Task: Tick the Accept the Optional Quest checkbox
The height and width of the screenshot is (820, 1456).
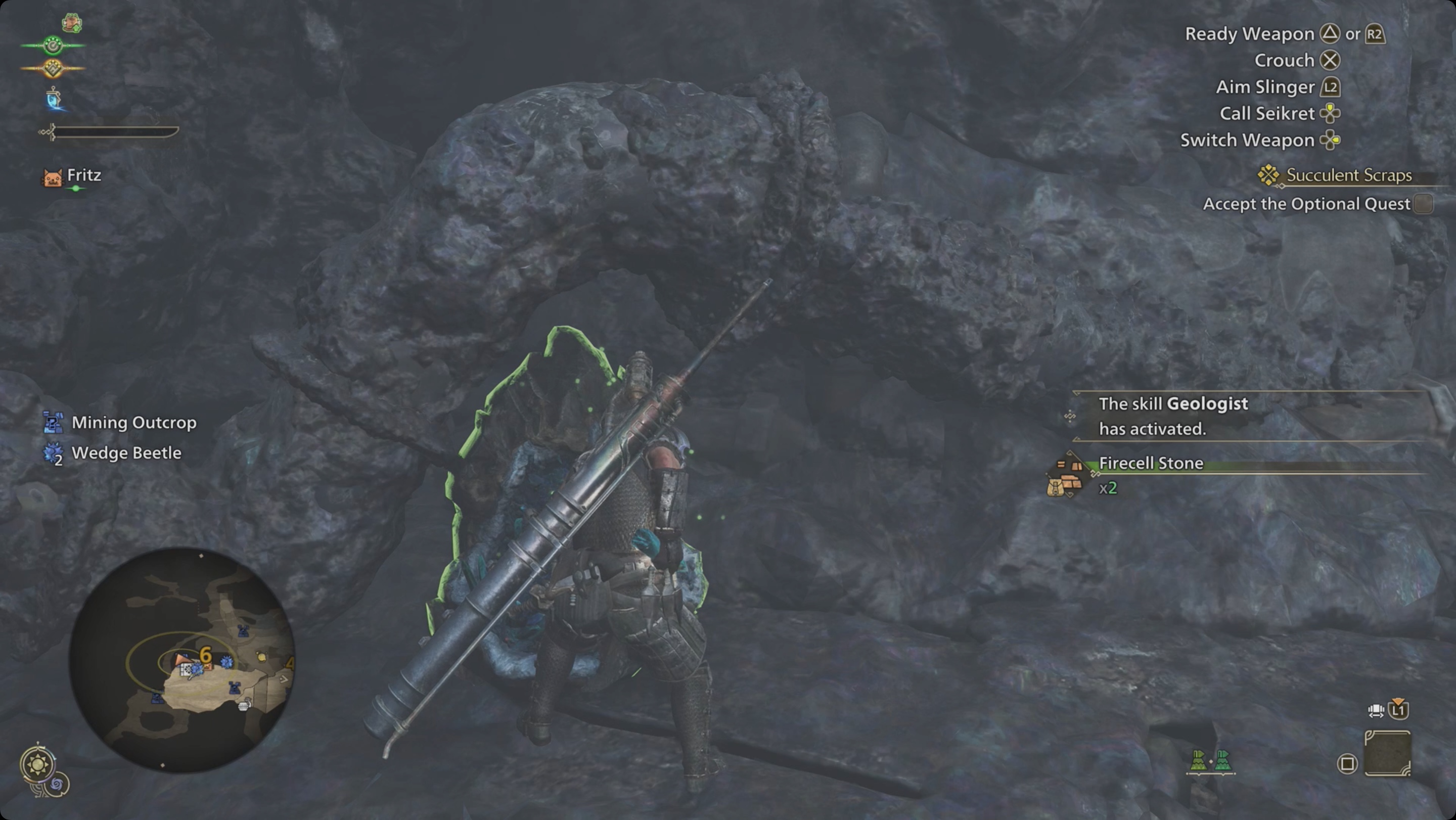Action: pyautogui.click(x=1423, y=203)
